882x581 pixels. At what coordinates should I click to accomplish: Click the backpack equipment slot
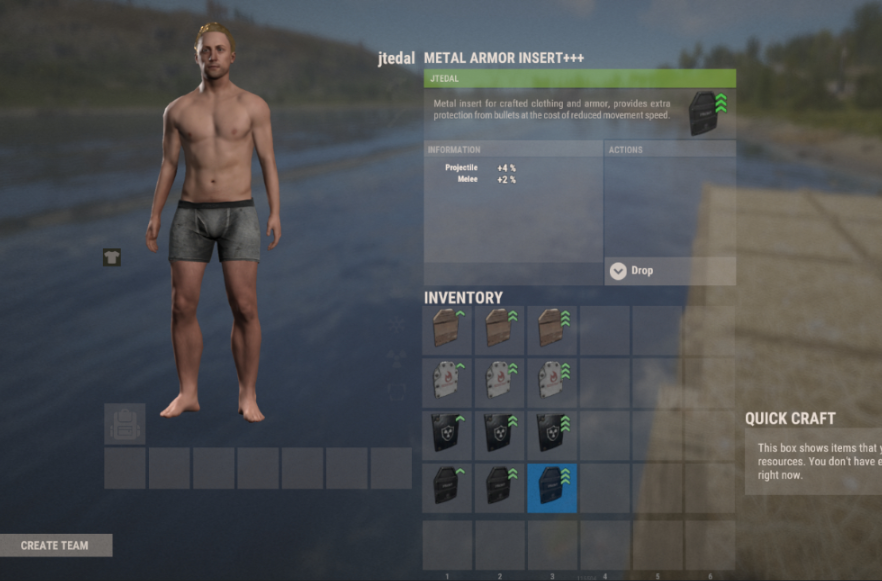coord(125,424)
